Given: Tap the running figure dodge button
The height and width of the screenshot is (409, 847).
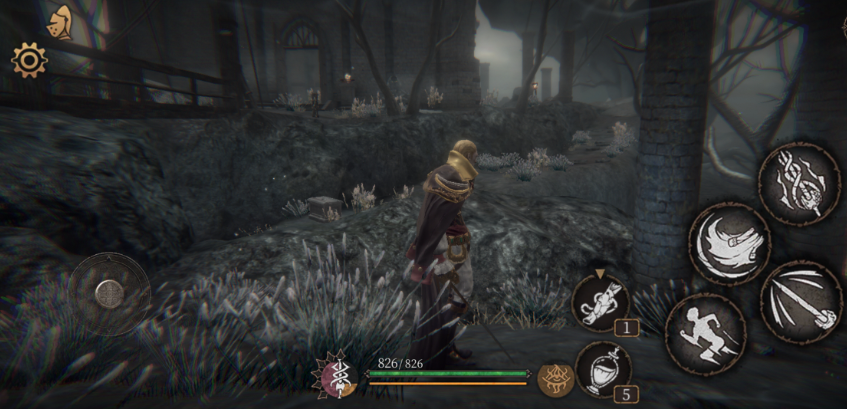Looking at the screenshot, I should pyautogui.click(x=706, y=333).
